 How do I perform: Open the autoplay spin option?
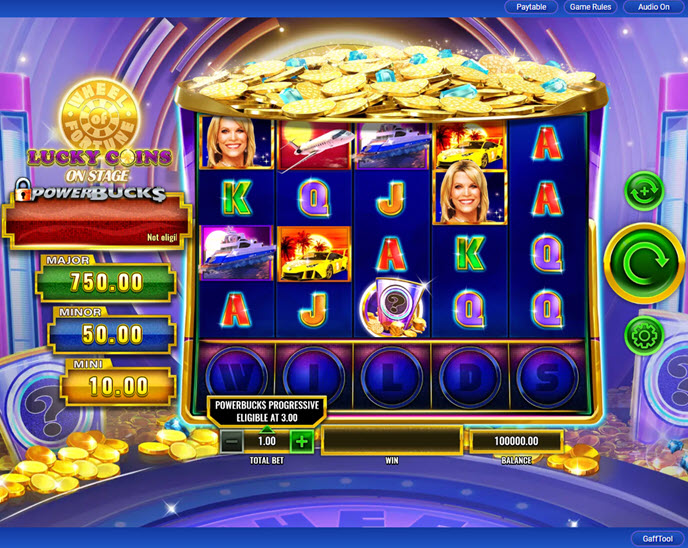pyautogui.click(x=644, y=190)
